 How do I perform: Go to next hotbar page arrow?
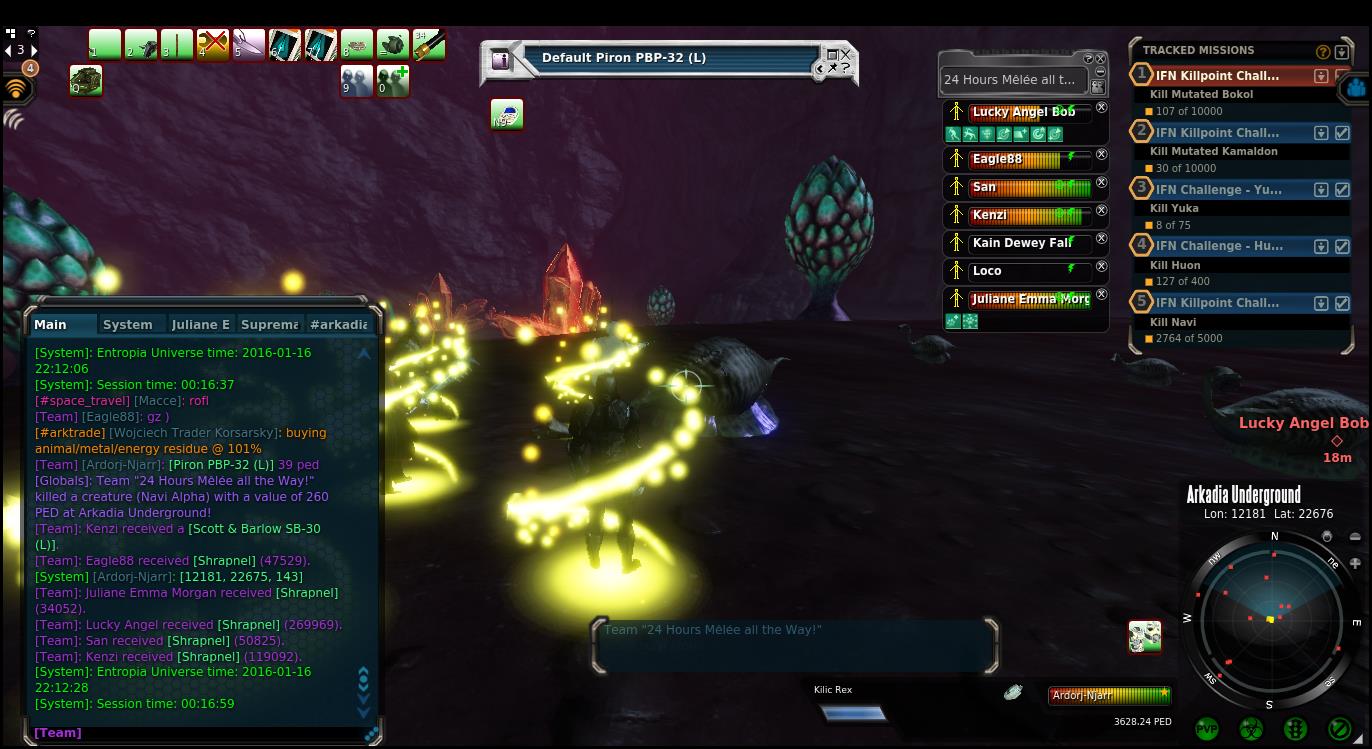34,50
